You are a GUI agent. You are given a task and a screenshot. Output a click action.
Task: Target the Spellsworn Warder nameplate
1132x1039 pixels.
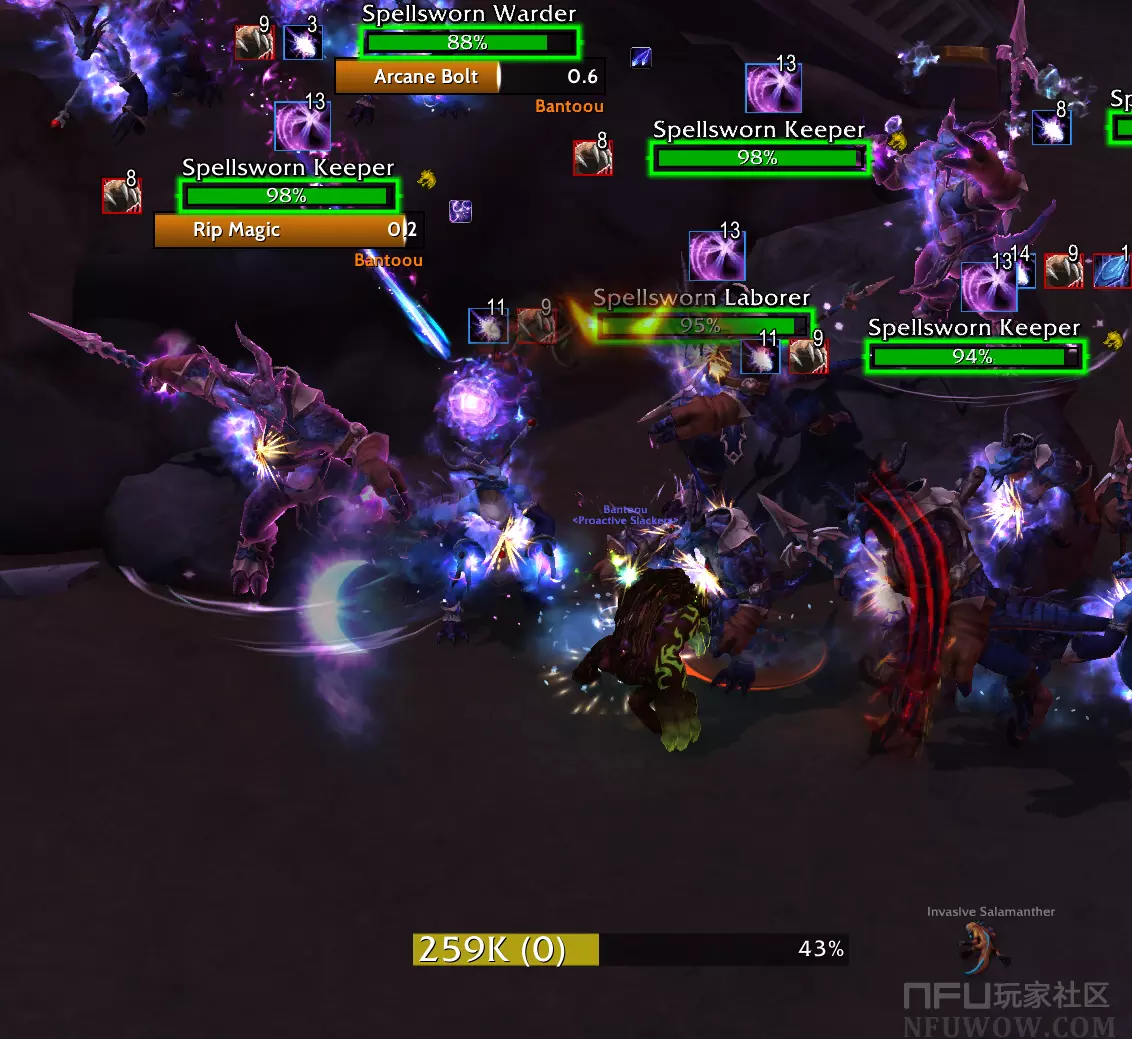pos(468,43)
